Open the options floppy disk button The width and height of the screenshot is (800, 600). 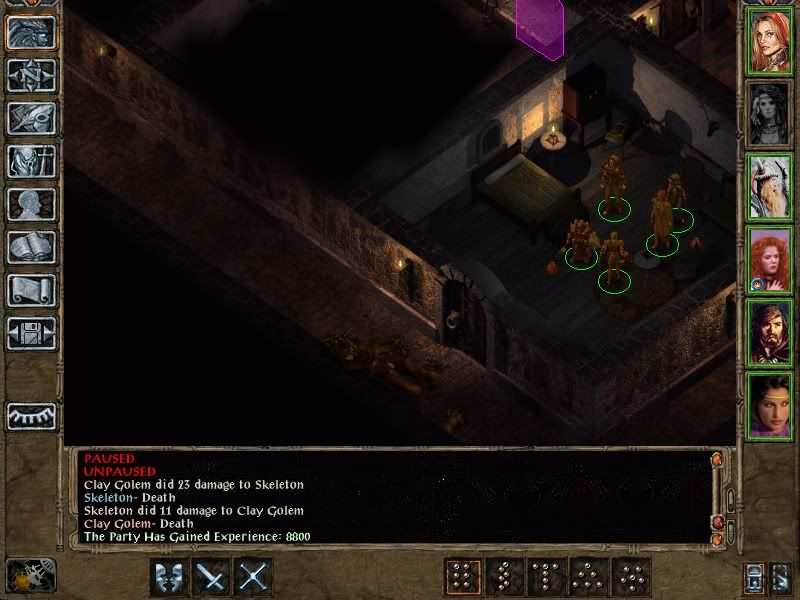(x=32, y=333)
